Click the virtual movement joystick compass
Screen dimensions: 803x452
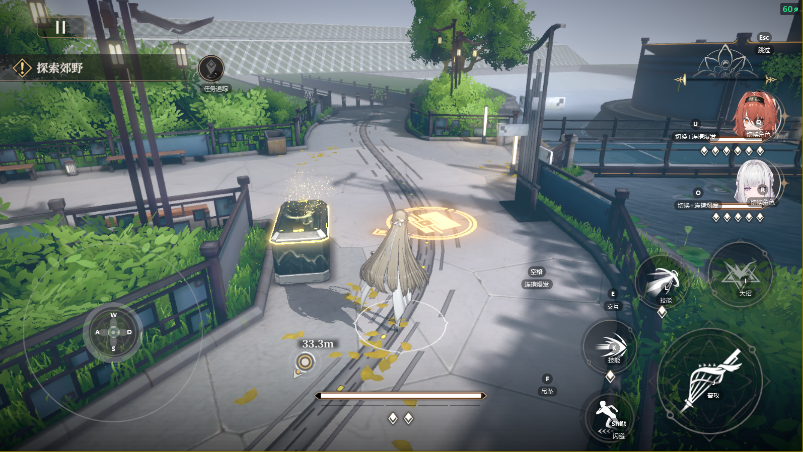pyautogui.click(x=113, y=332)
